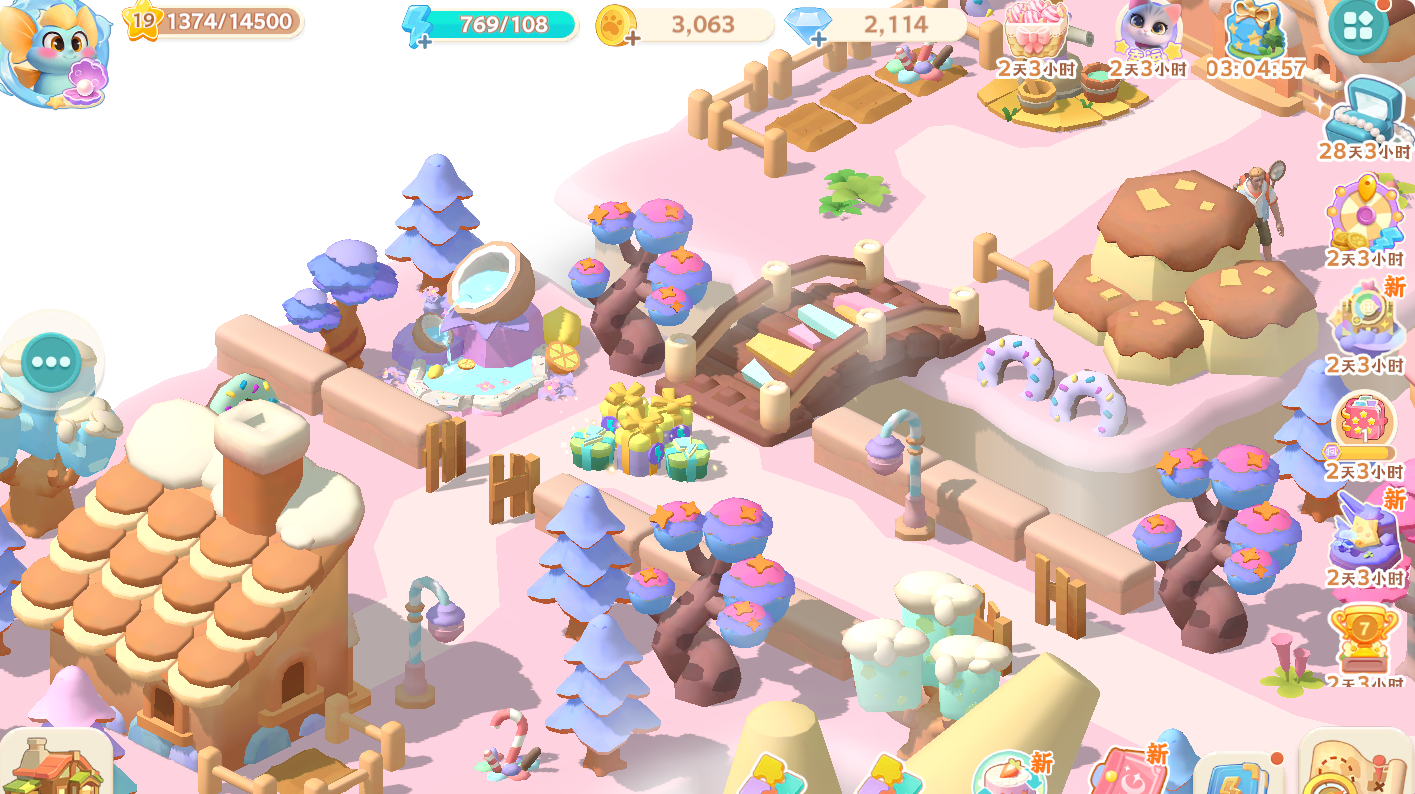This screenshot has width=1415, height=794.
Task: Open the red backpack event
Action: pyautogui.click(x=1364, y=425)
